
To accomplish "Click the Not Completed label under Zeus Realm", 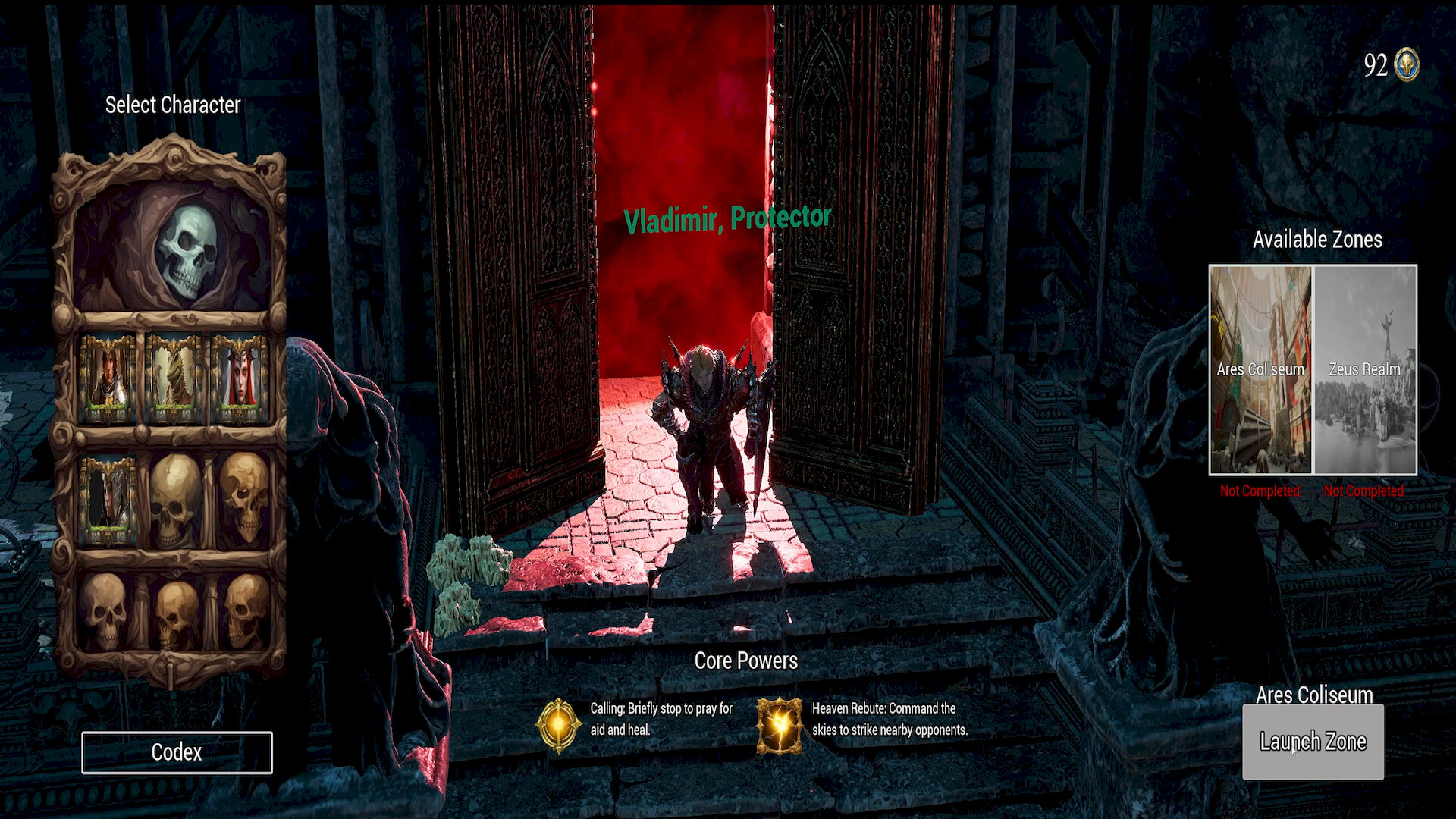I will pos(1363,491).
